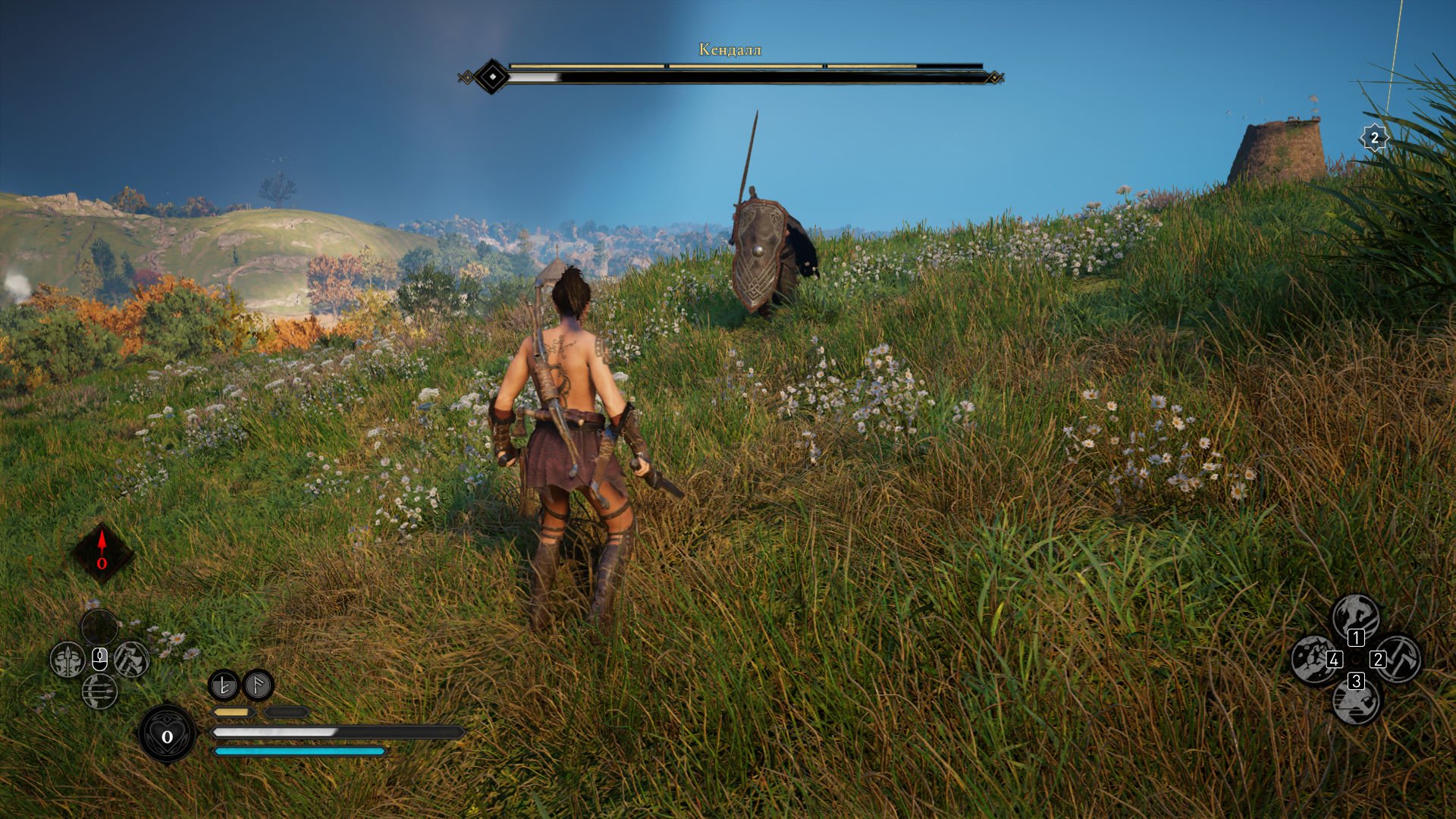1456x819 pixels.
Task: Select the left rune buff icon
Action: coord(224,686)
